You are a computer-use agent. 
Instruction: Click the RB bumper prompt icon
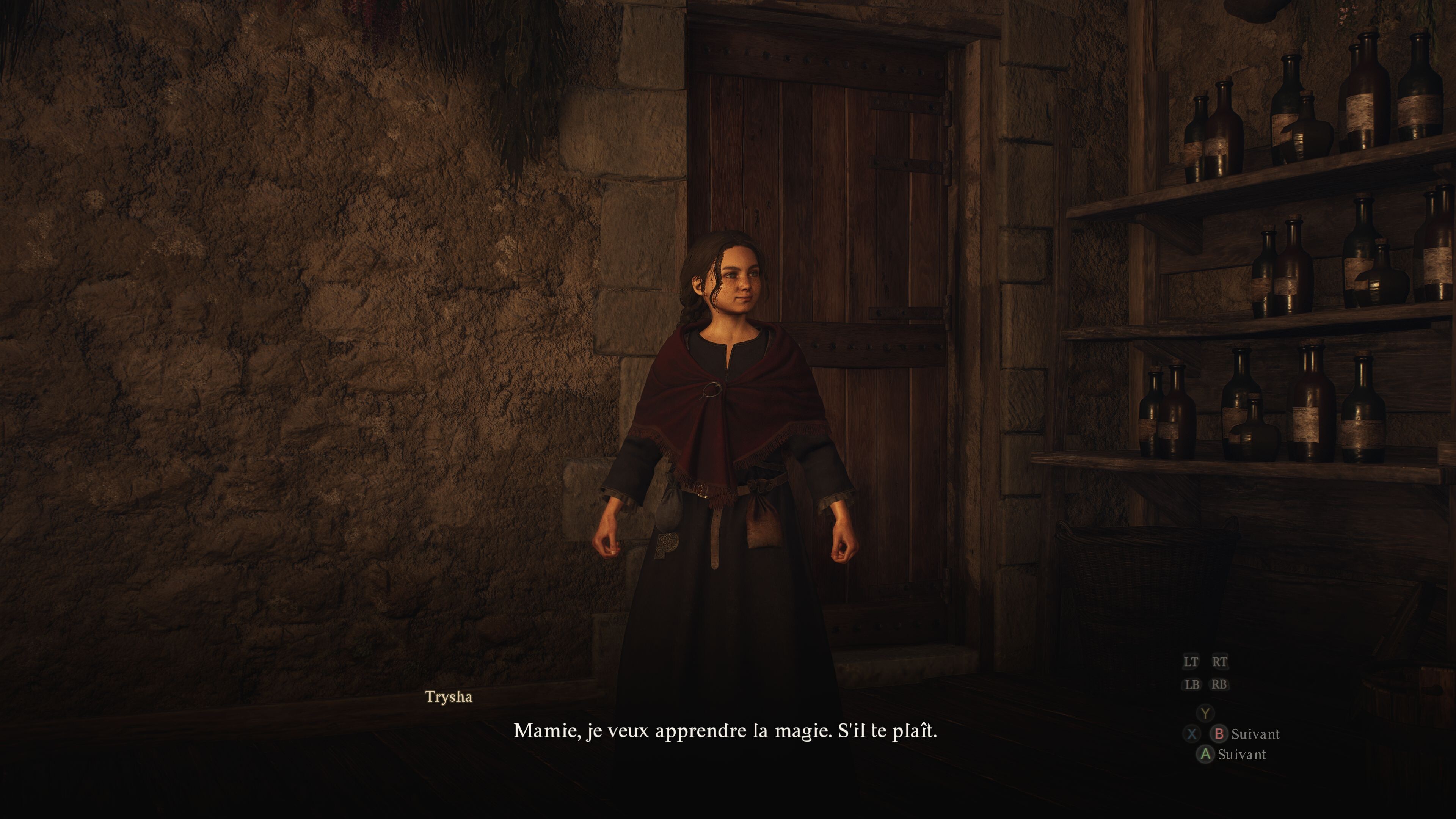coord(1219,684)
